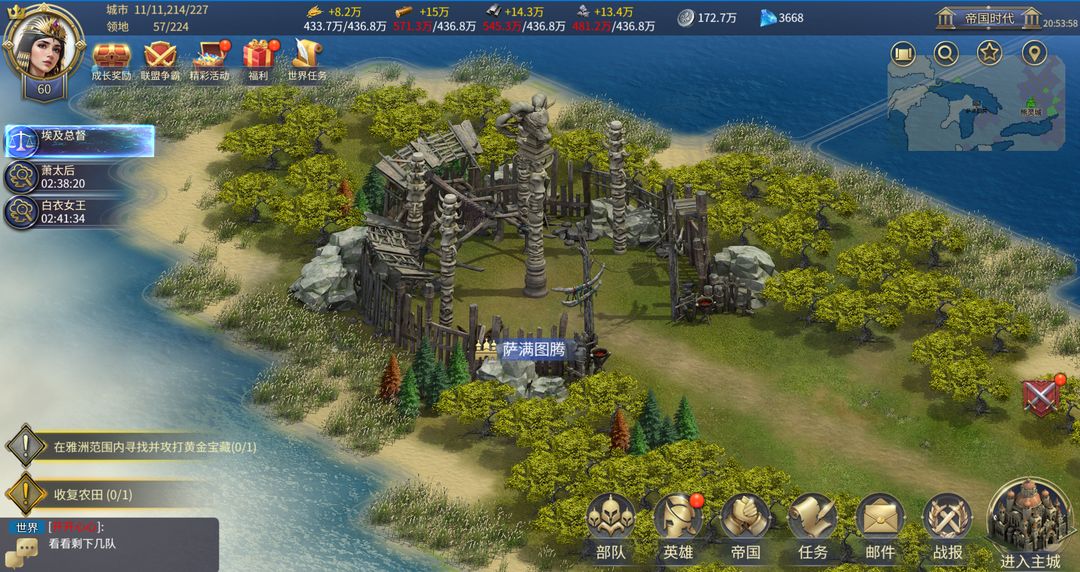Open 英雄 heroes menu
Image resolution: width=1080 pixels, height=572 pixels.
[x=678, y=524]
